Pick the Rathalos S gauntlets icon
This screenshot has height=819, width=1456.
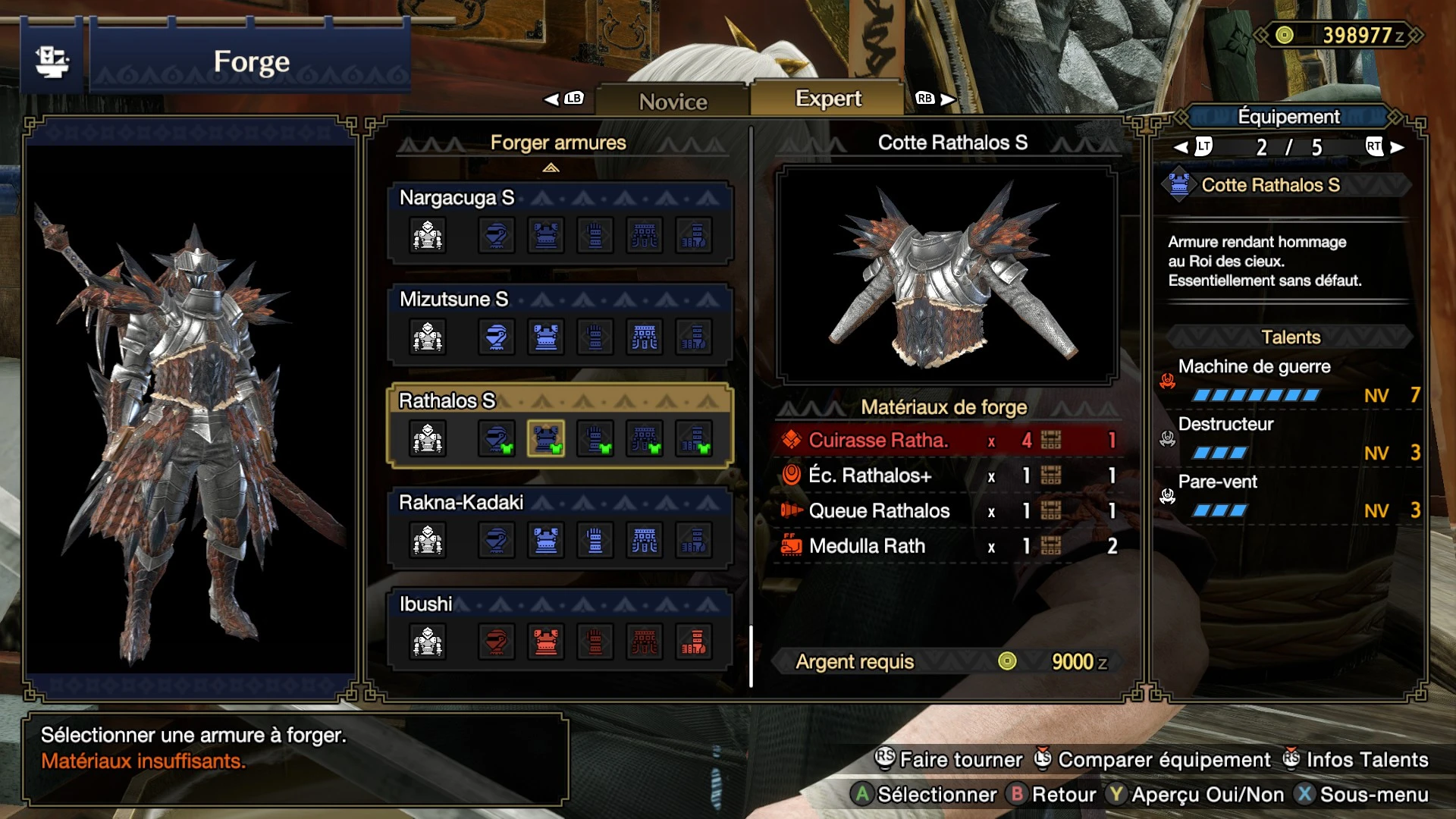click(x=595, y=438)
